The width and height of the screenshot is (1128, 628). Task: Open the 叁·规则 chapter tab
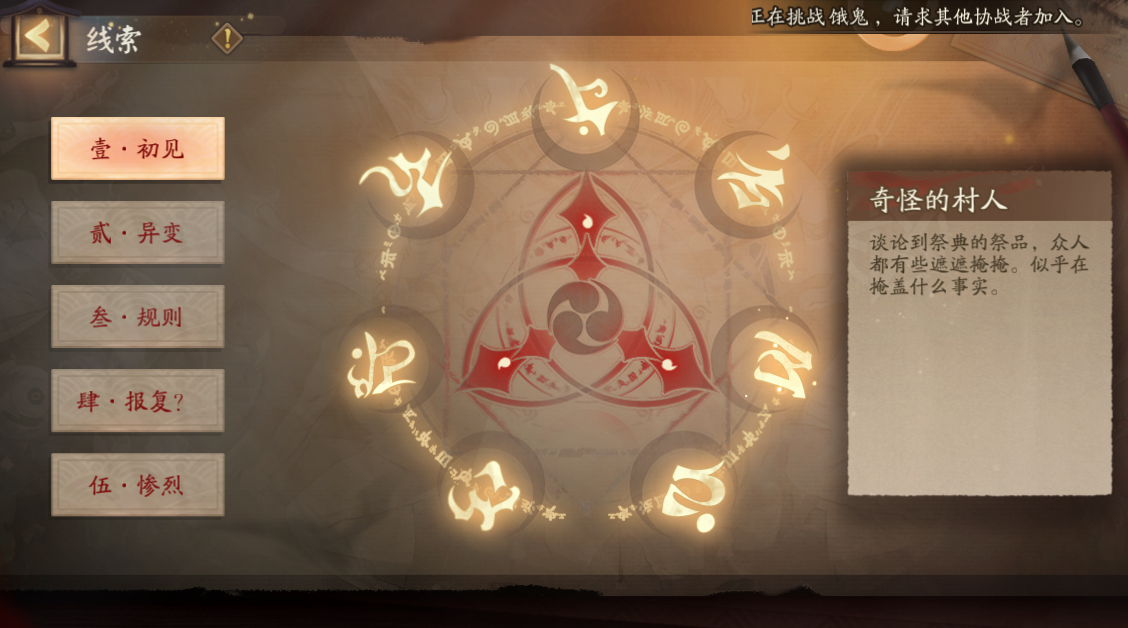click(x=138, y=317)
